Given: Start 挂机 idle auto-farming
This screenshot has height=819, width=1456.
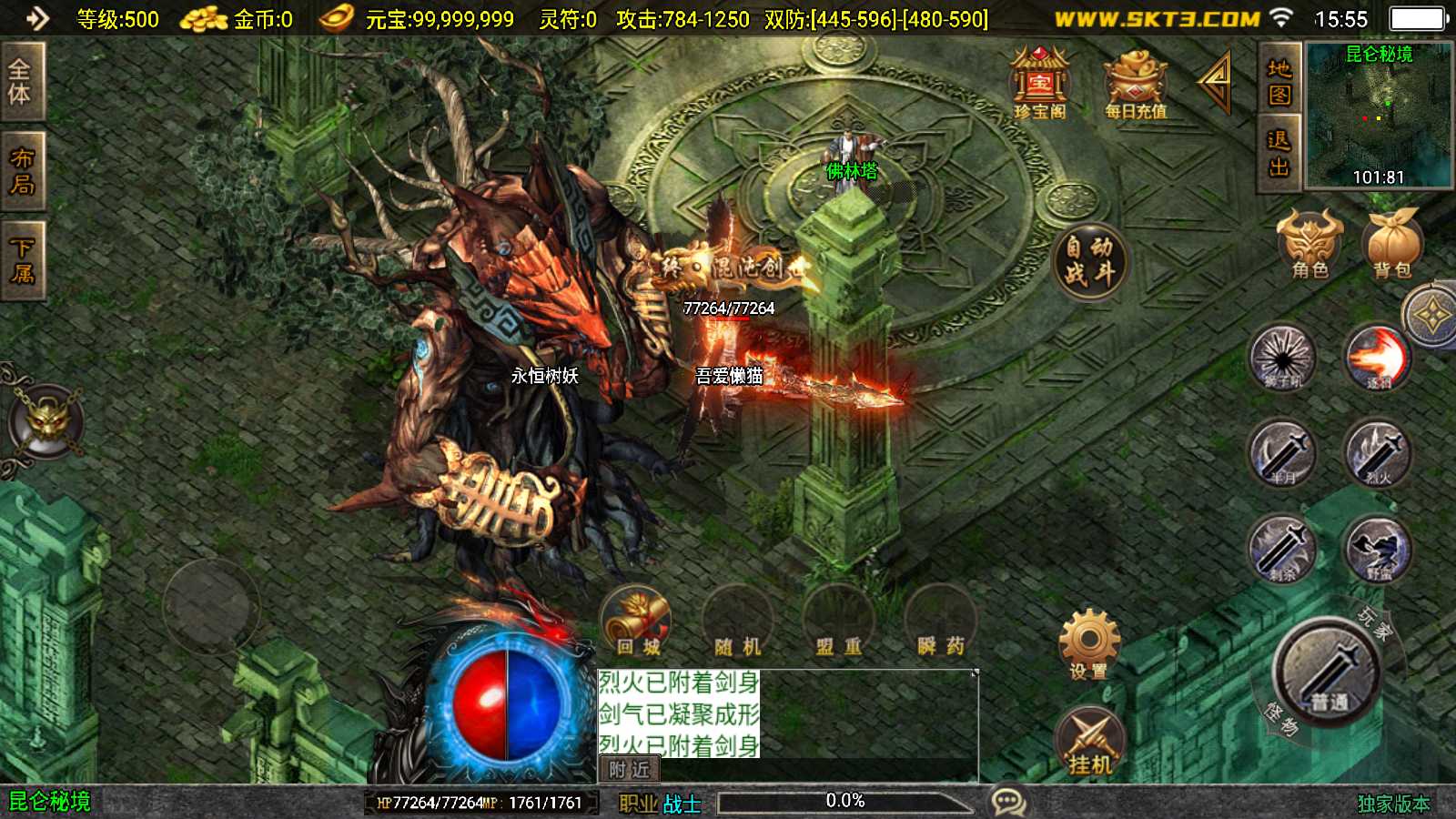Looking at the screenshot, I should pos(1089,741).
